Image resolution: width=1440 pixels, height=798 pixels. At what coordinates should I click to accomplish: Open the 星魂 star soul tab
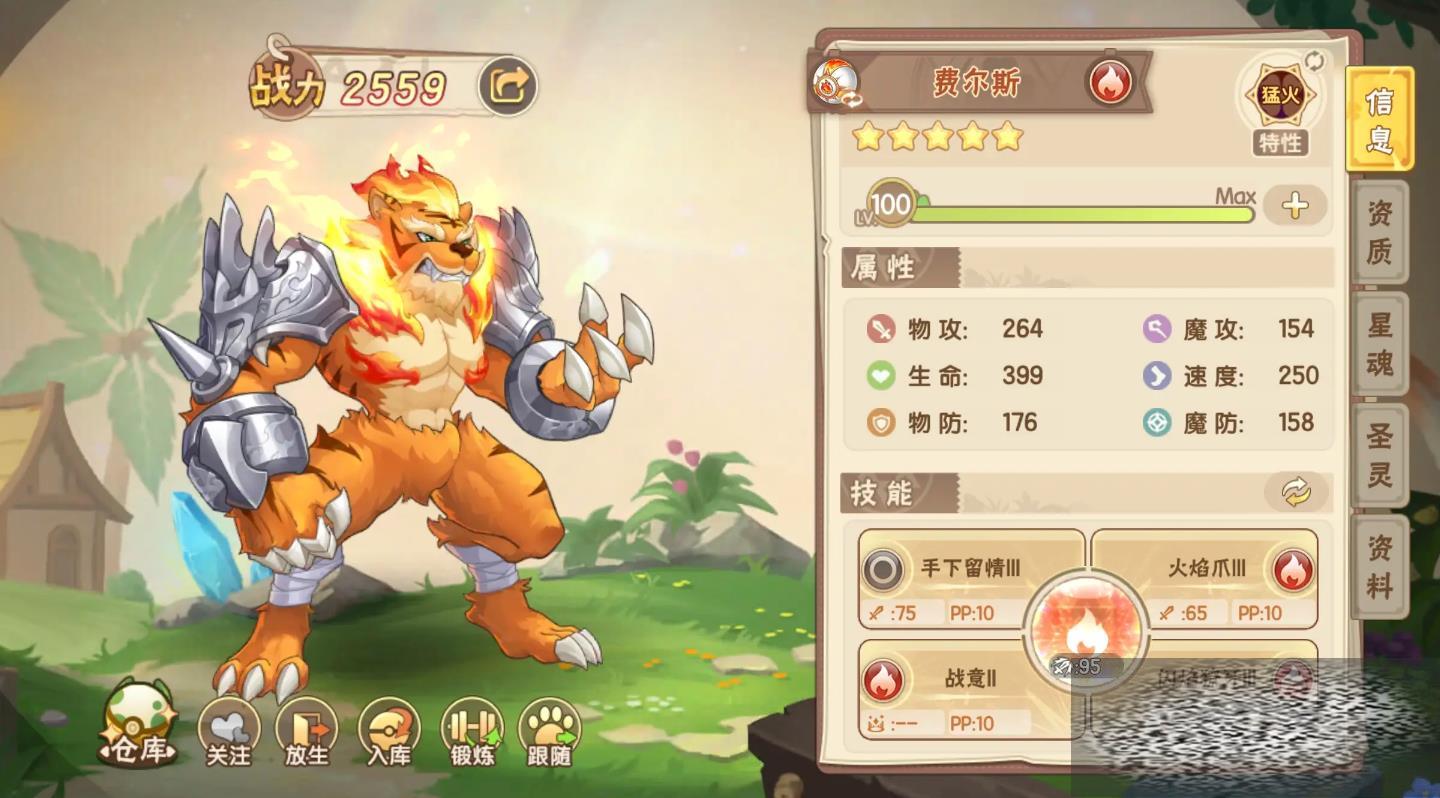coord(1380,343)
